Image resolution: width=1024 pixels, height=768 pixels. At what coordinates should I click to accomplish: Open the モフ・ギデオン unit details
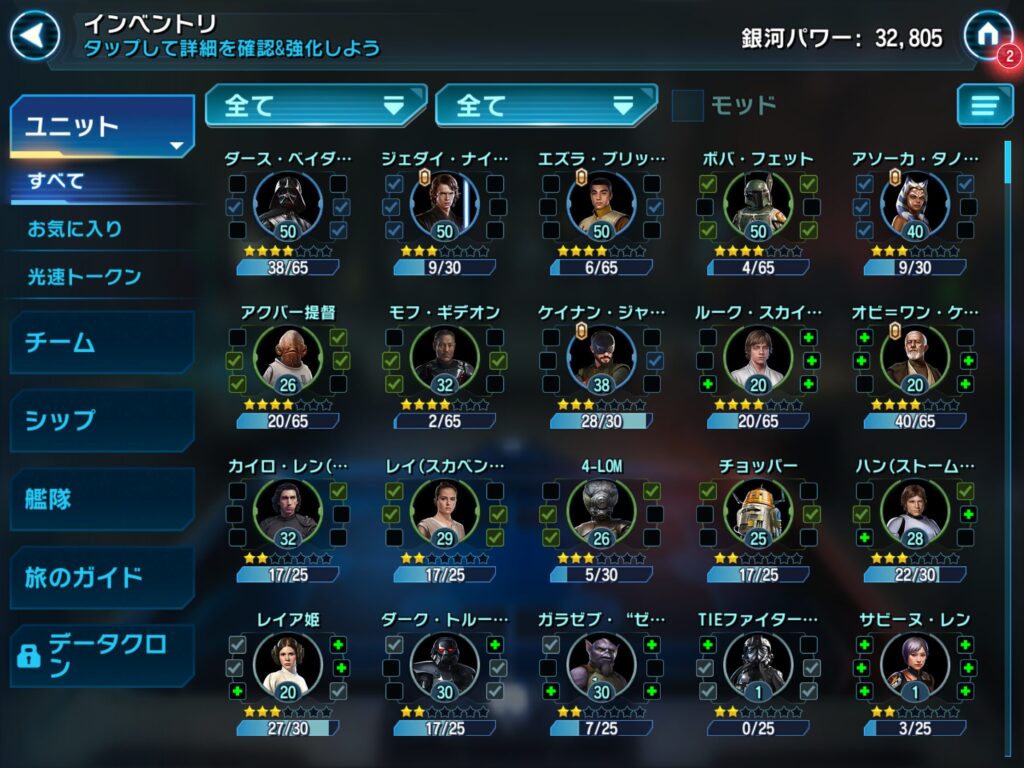click(x=445, y=360)
